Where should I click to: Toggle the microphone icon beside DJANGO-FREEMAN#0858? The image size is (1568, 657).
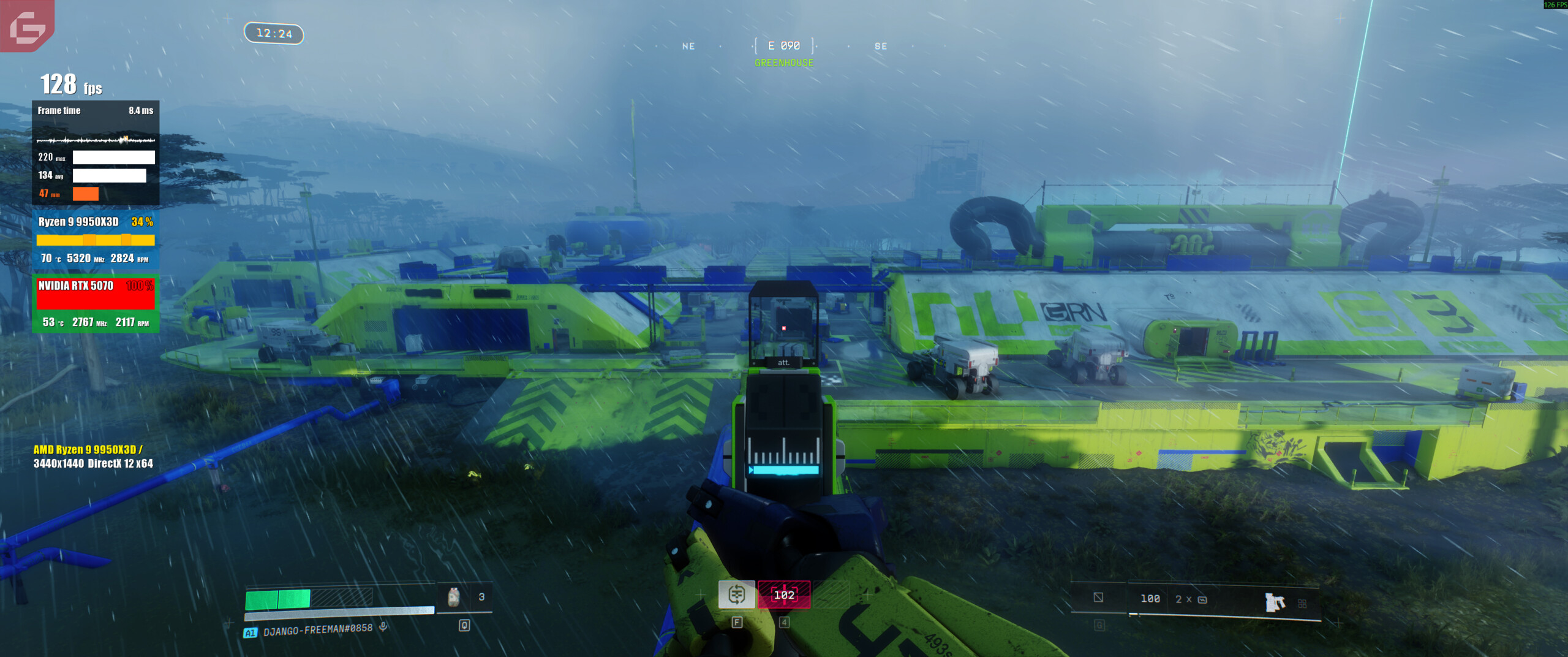(x=383, y=626)
